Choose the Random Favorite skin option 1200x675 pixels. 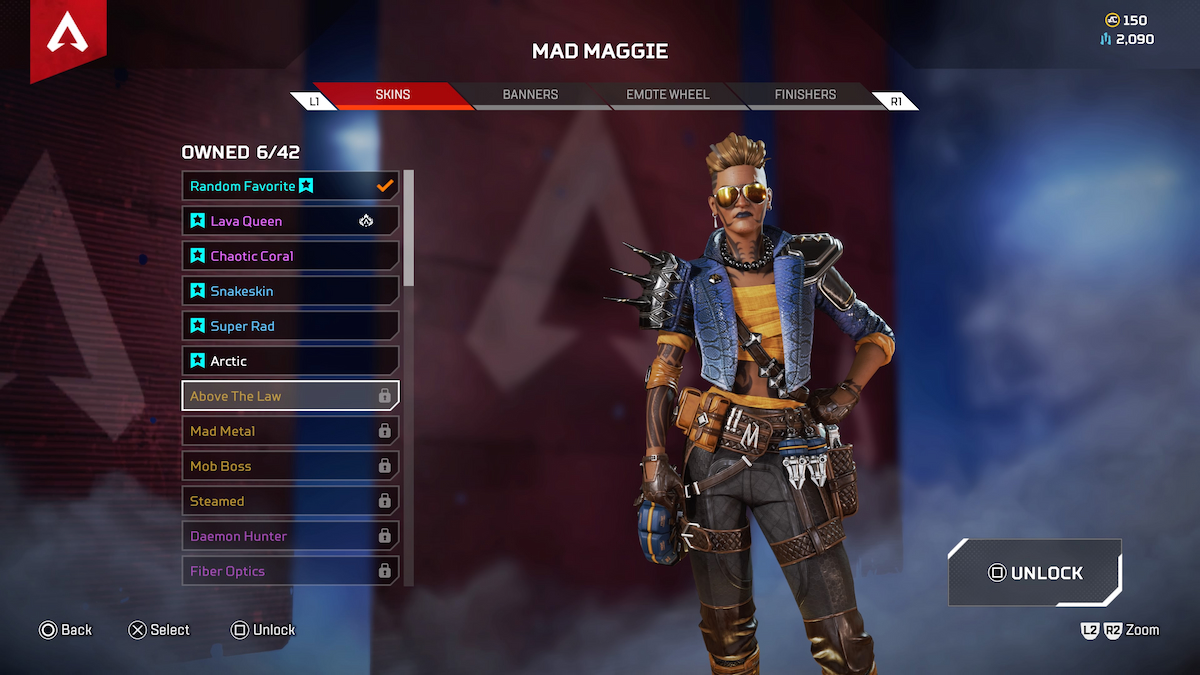(290, 186)
